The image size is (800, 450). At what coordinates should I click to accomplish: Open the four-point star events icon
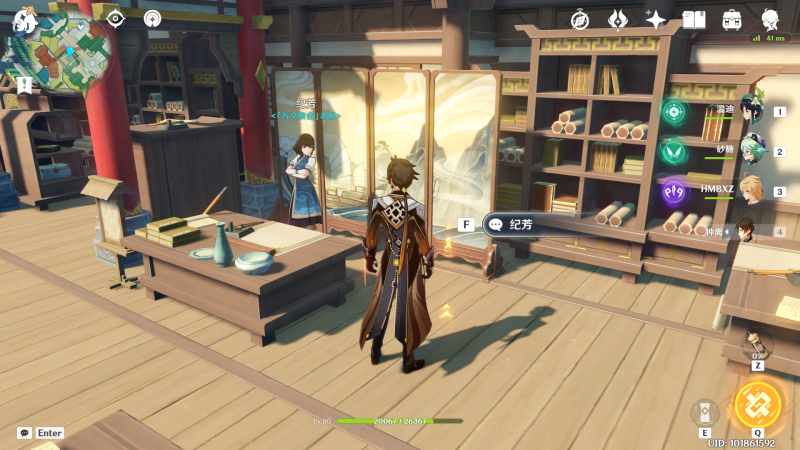click(656, 19)
